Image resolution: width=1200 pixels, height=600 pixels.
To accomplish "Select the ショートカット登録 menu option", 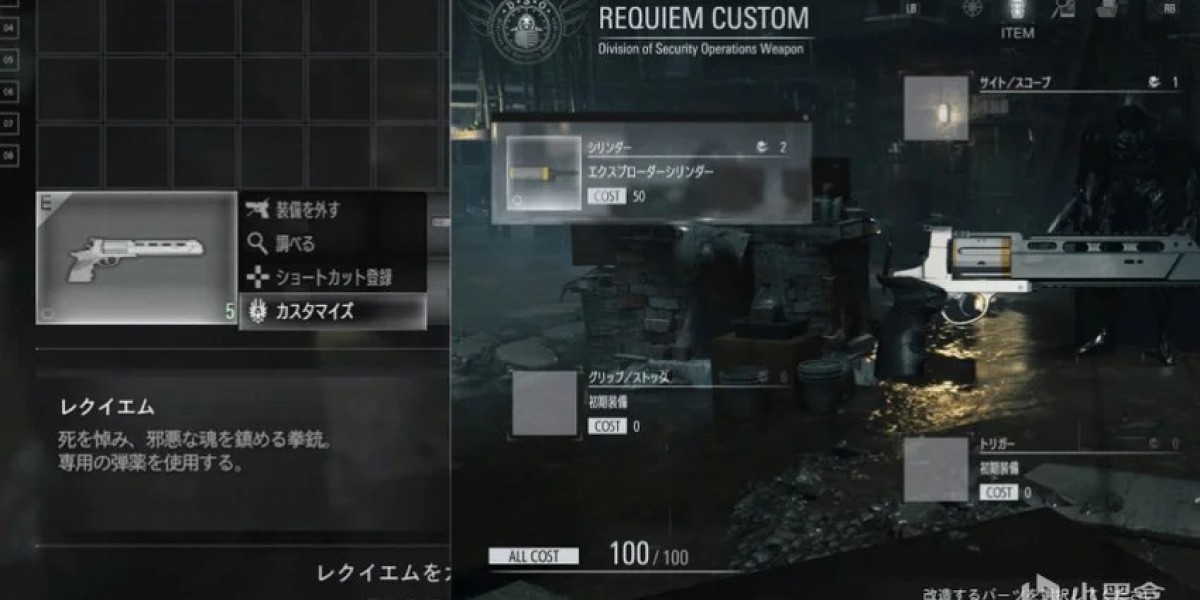I will (x=333, y=277).
